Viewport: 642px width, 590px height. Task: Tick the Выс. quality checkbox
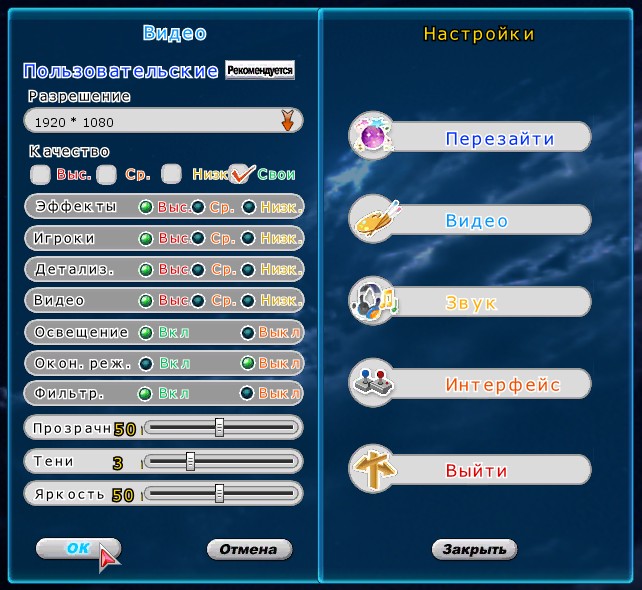point(41,174)
